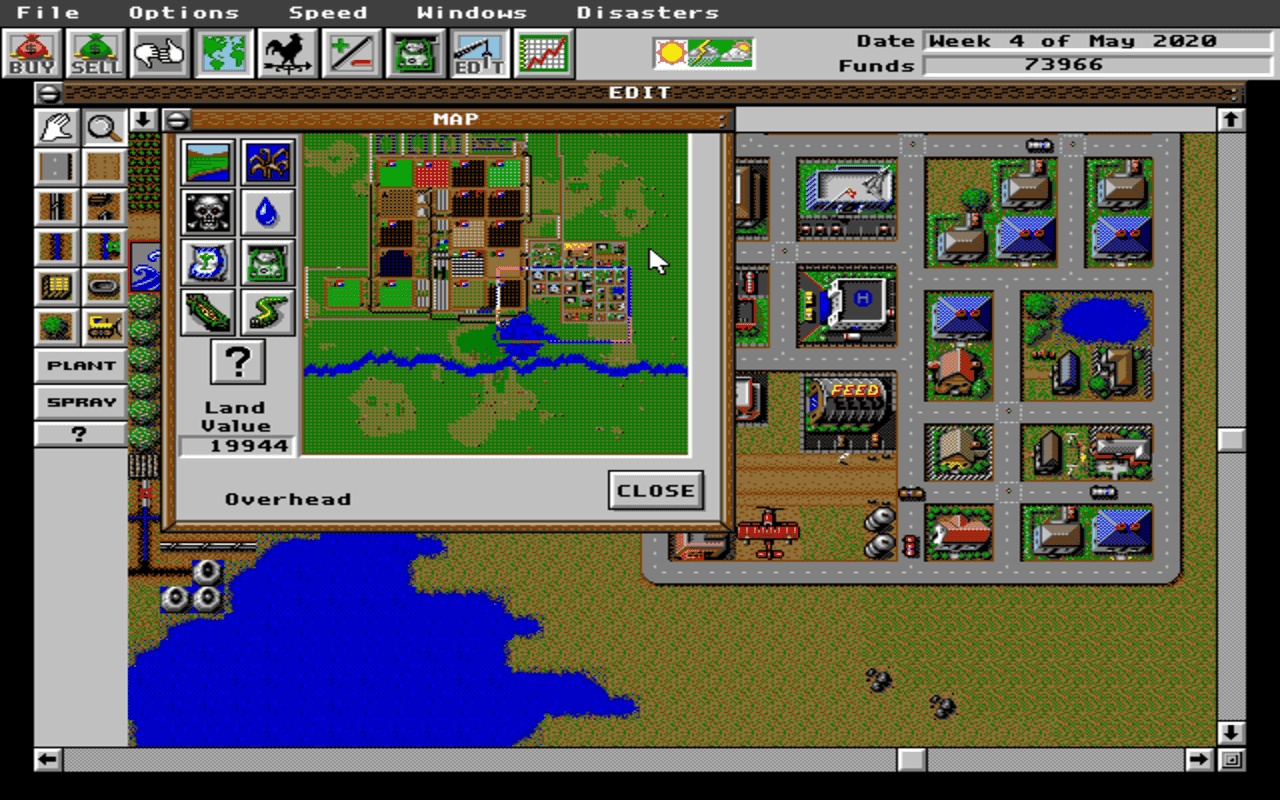
Task: Open the budget window with the plus/minus icon
Action: [x=352, y=52]
